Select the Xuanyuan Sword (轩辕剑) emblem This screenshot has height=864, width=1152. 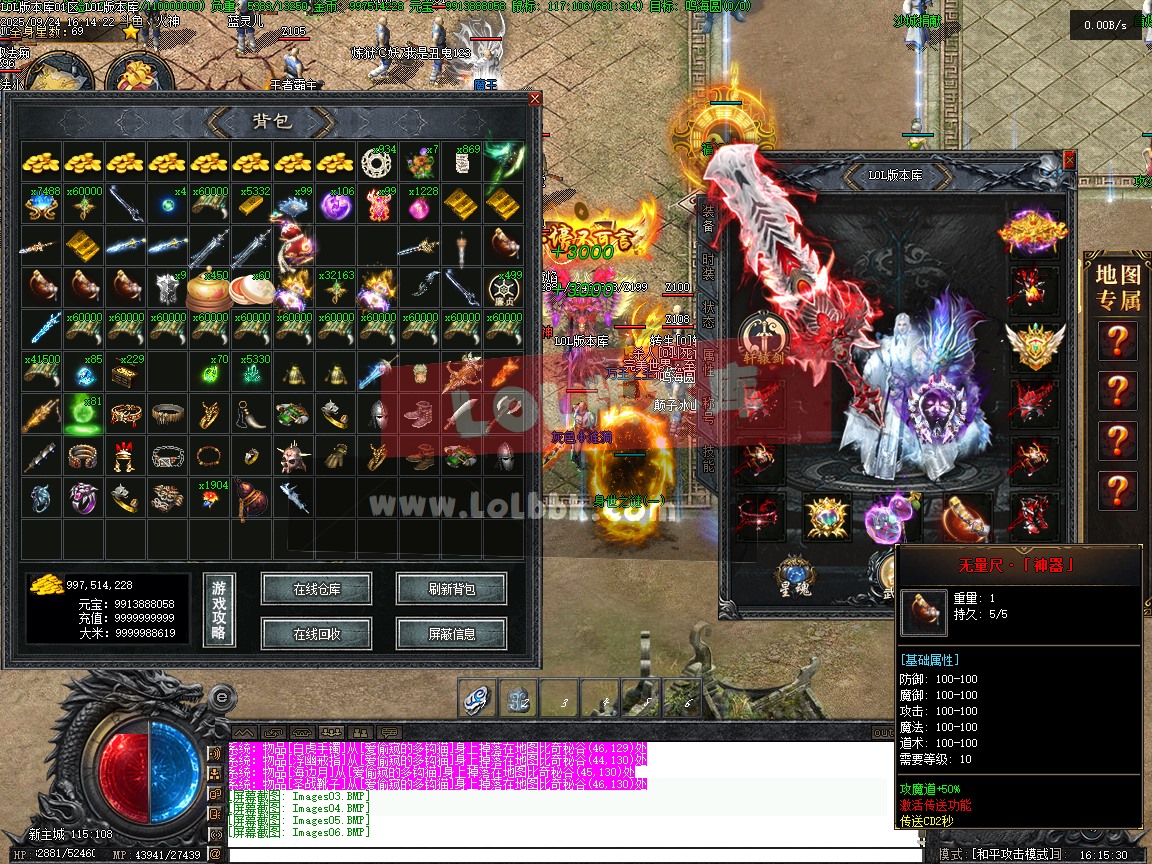click(762, 339)
